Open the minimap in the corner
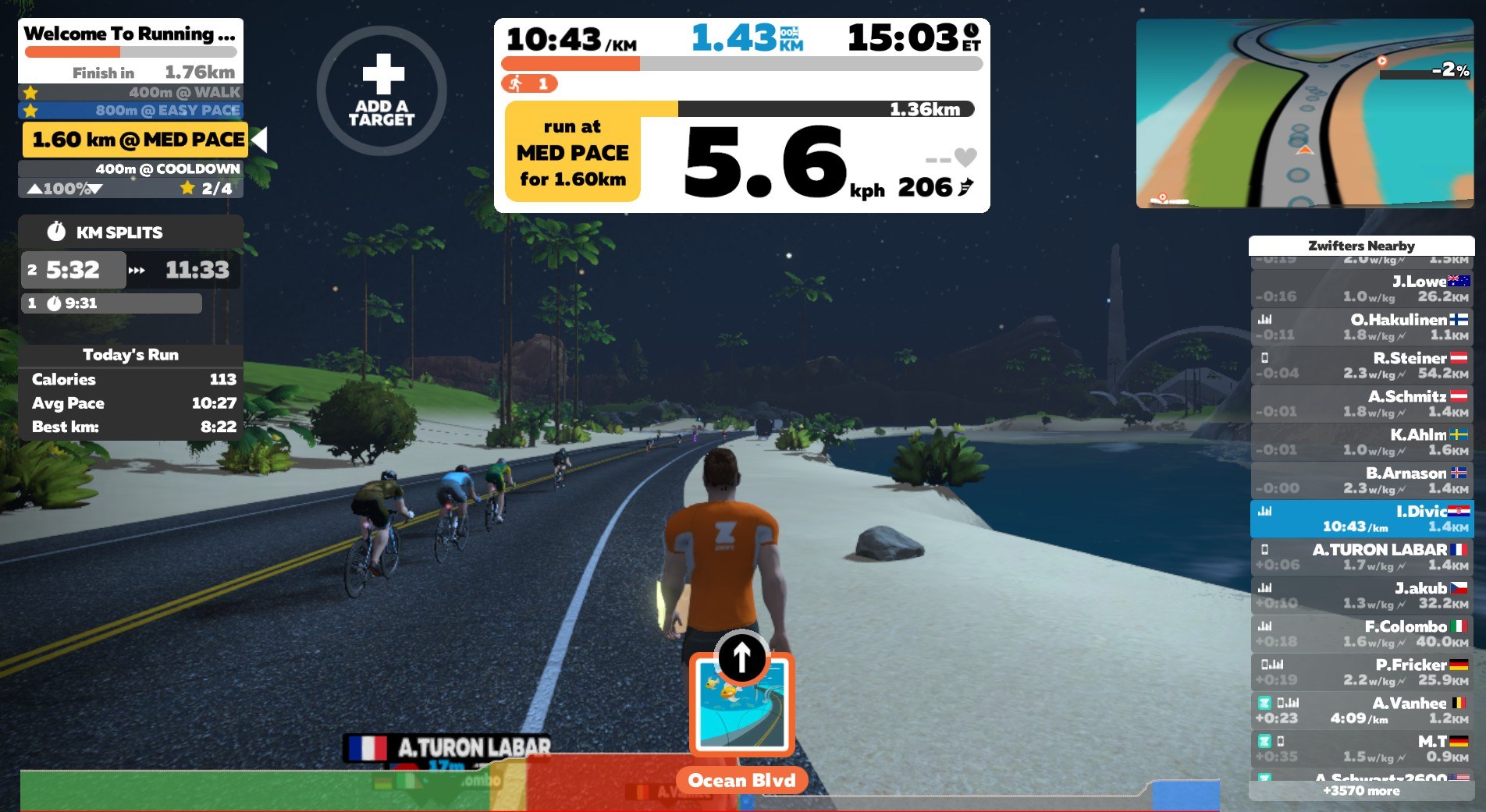Screen dimensions: 1486x812 point(1304,114)
